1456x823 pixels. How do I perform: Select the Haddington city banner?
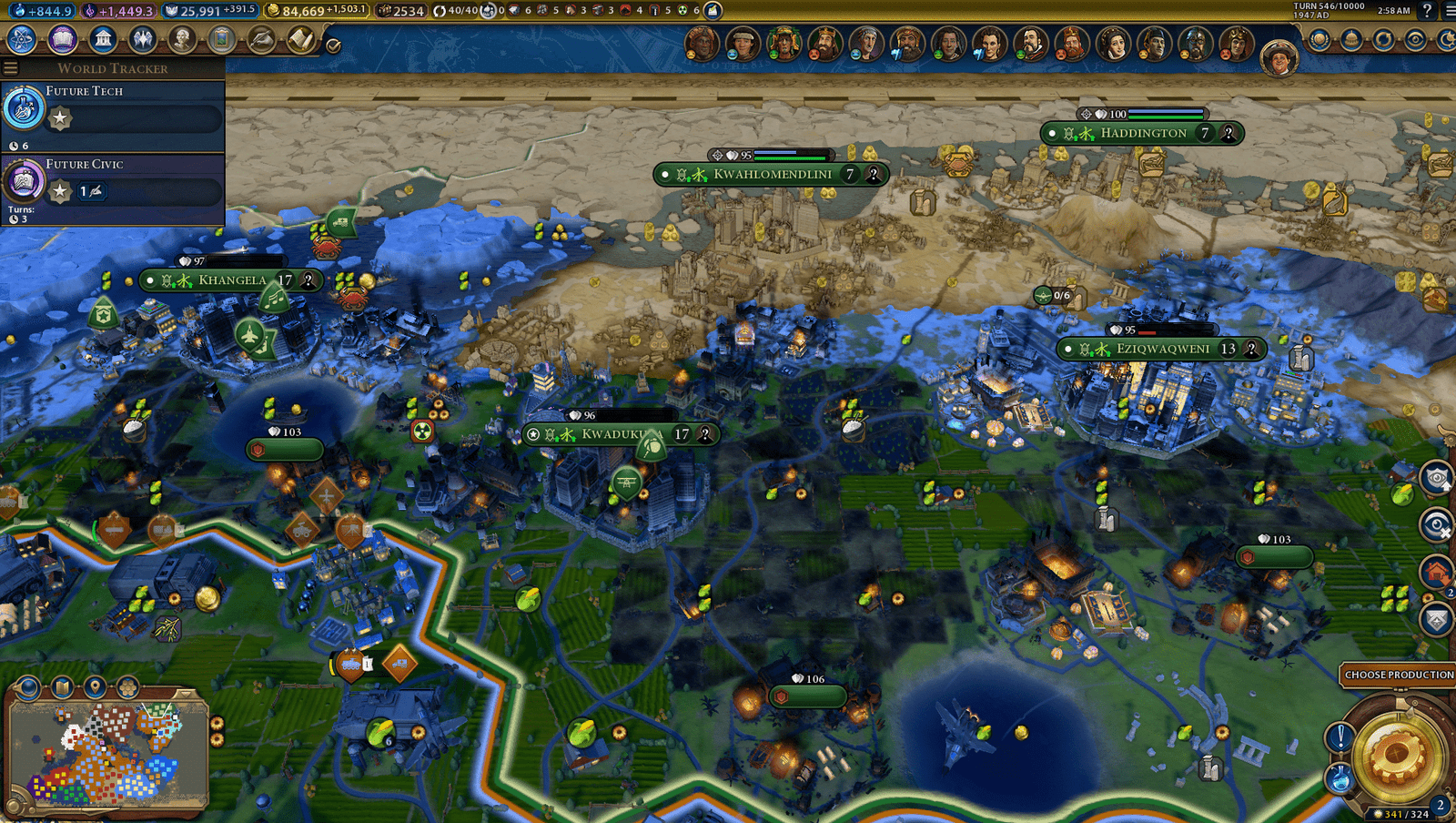(x=1143, y=133)
